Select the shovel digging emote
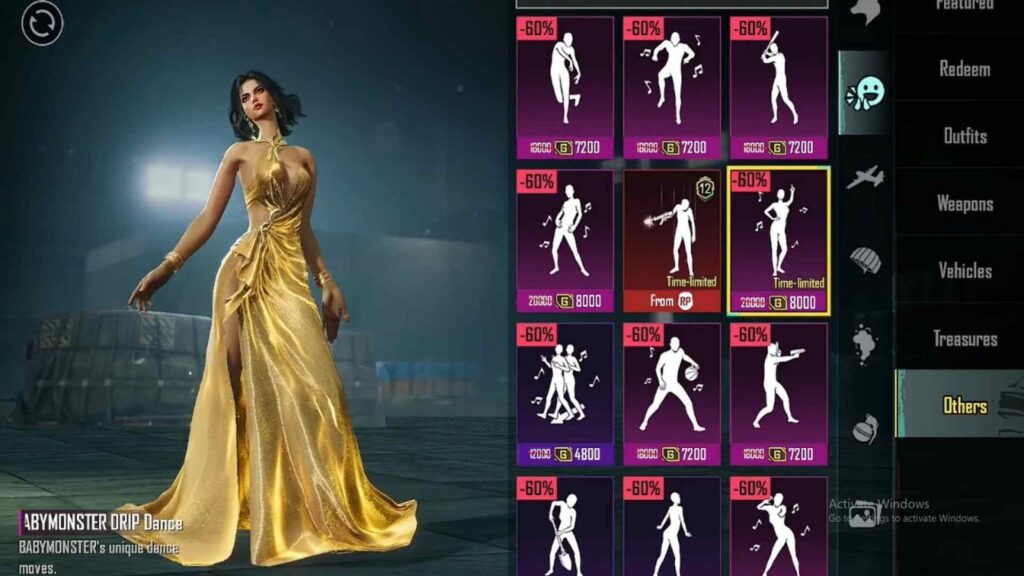The image size is (1024, 576). click(x=565, y=525)
